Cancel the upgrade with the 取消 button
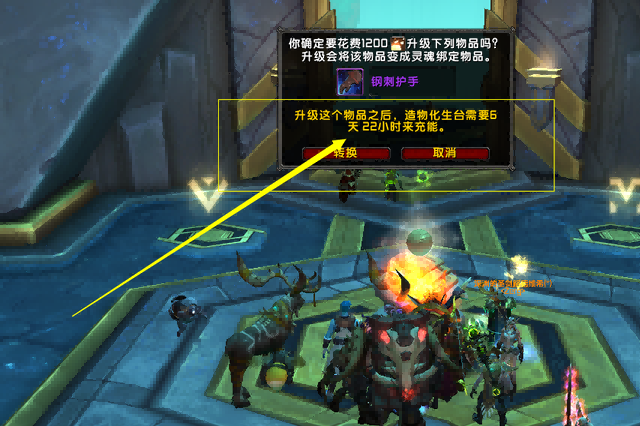Screen dimensions: 640x426 pyautogui.click(x=444, y=153)
